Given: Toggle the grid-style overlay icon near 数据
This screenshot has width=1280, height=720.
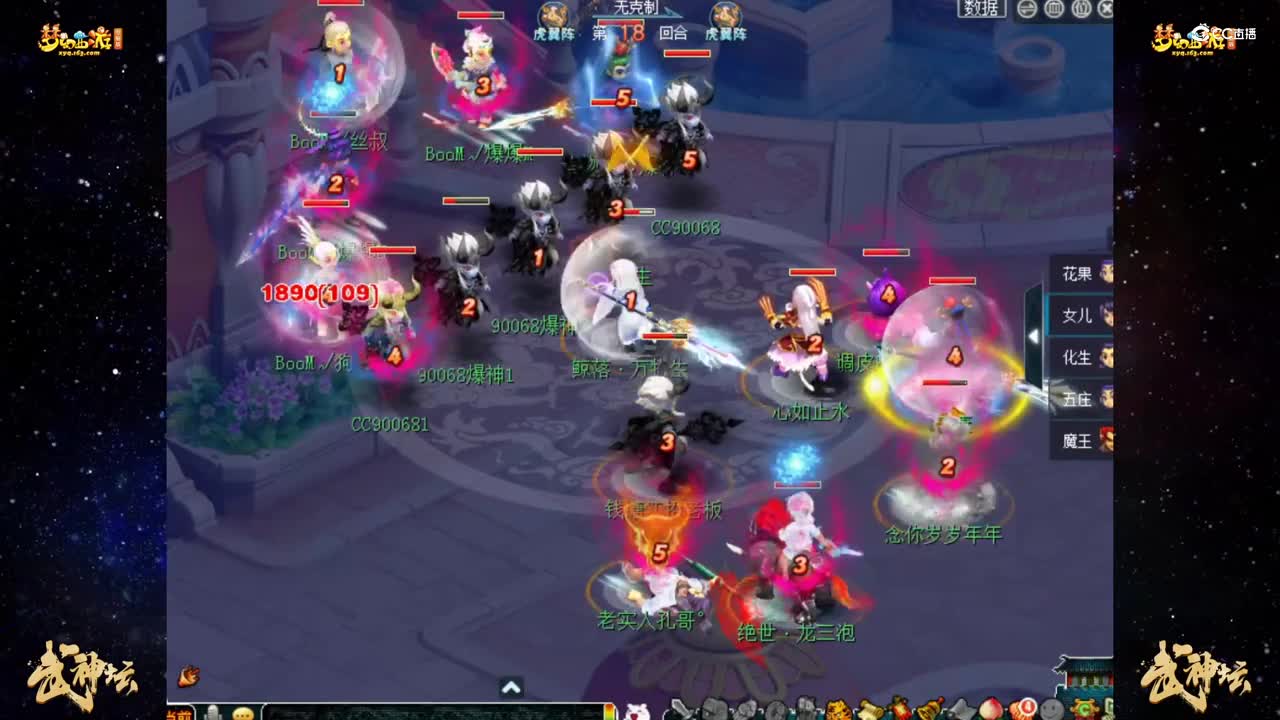Looking at the screenshot, I should (x=1053, y=10).
